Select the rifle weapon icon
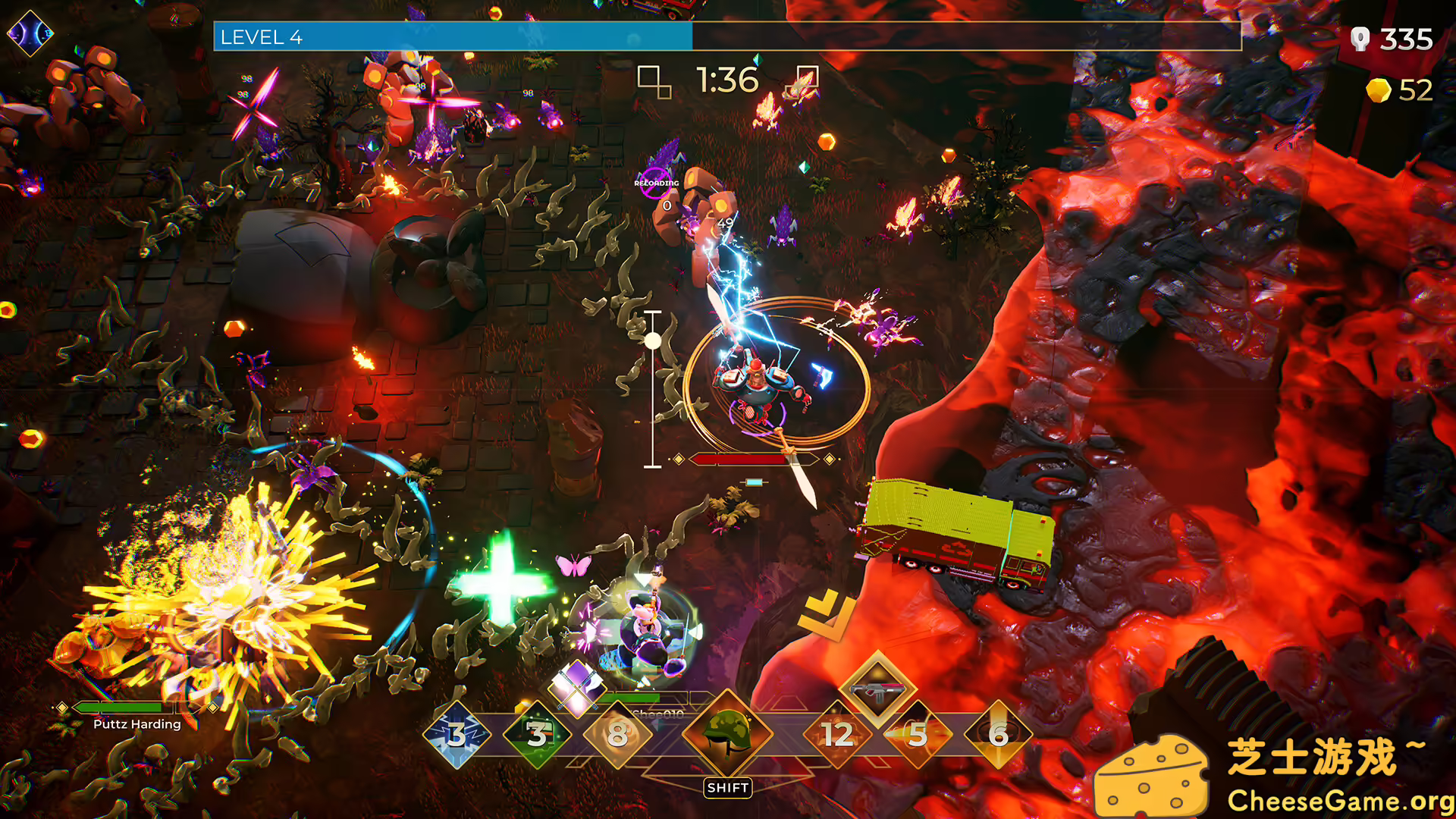The image size is (1456, 819). pyautogui.click(x=878, y=690)
